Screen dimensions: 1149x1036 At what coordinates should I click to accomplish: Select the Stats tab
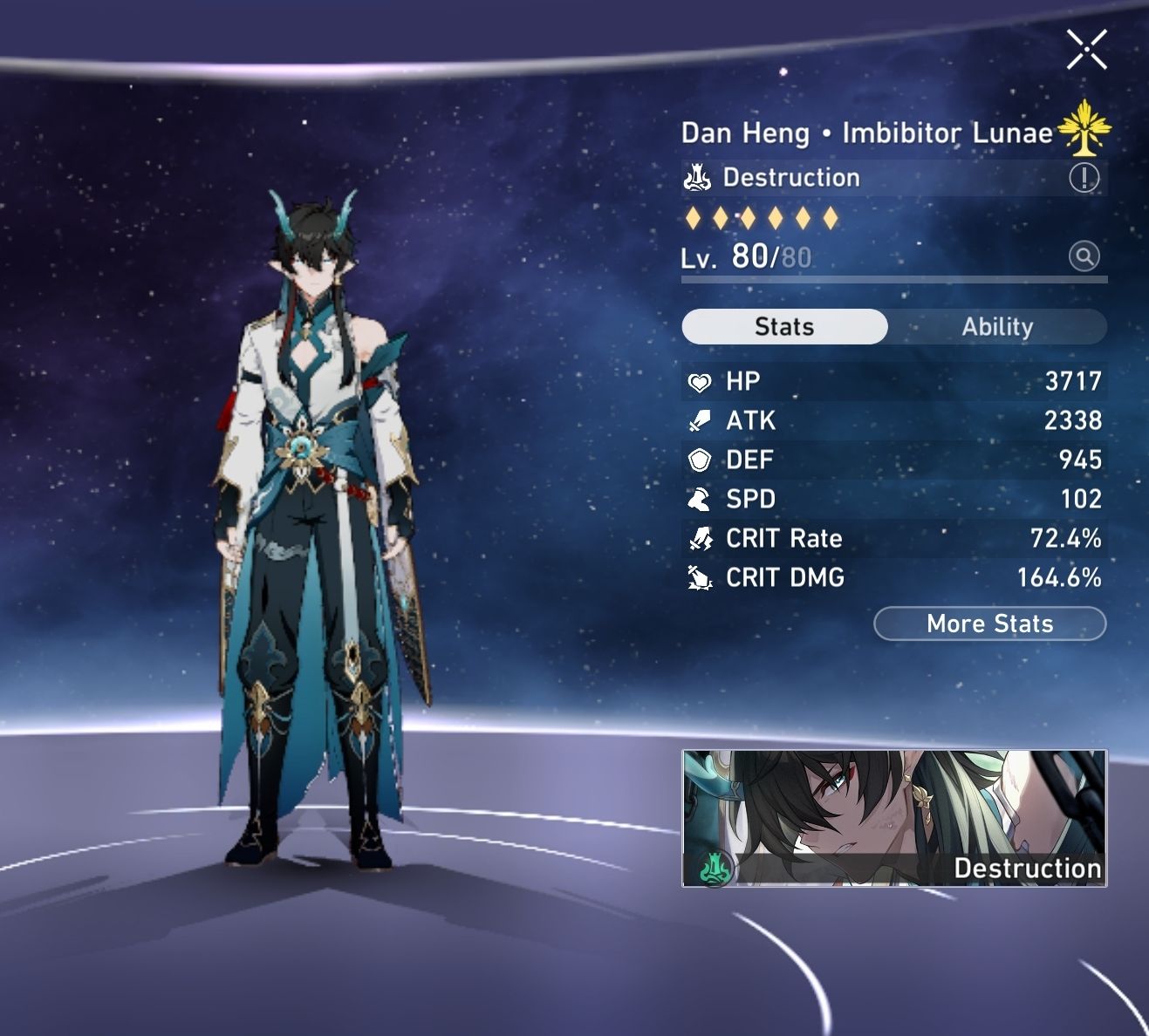783,326
